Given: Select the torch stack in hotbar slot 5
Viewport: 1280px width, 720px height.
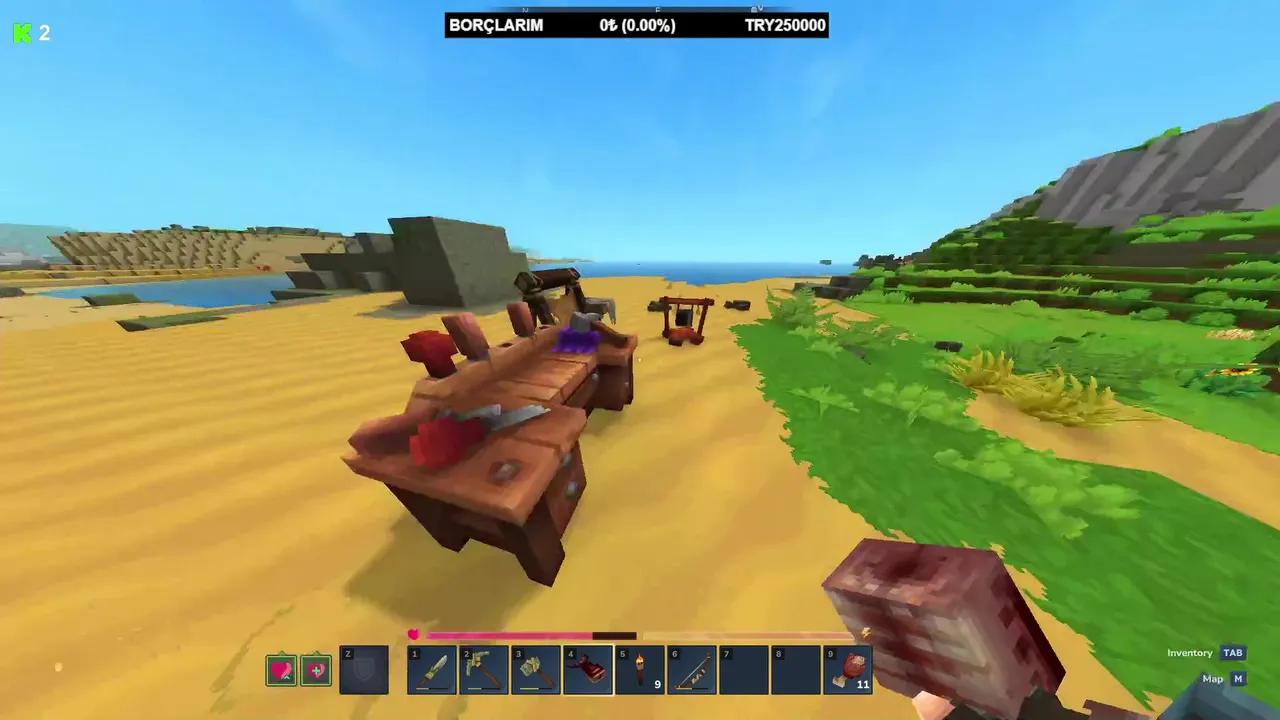Looking at the screenshot, I should coord(641,668).
